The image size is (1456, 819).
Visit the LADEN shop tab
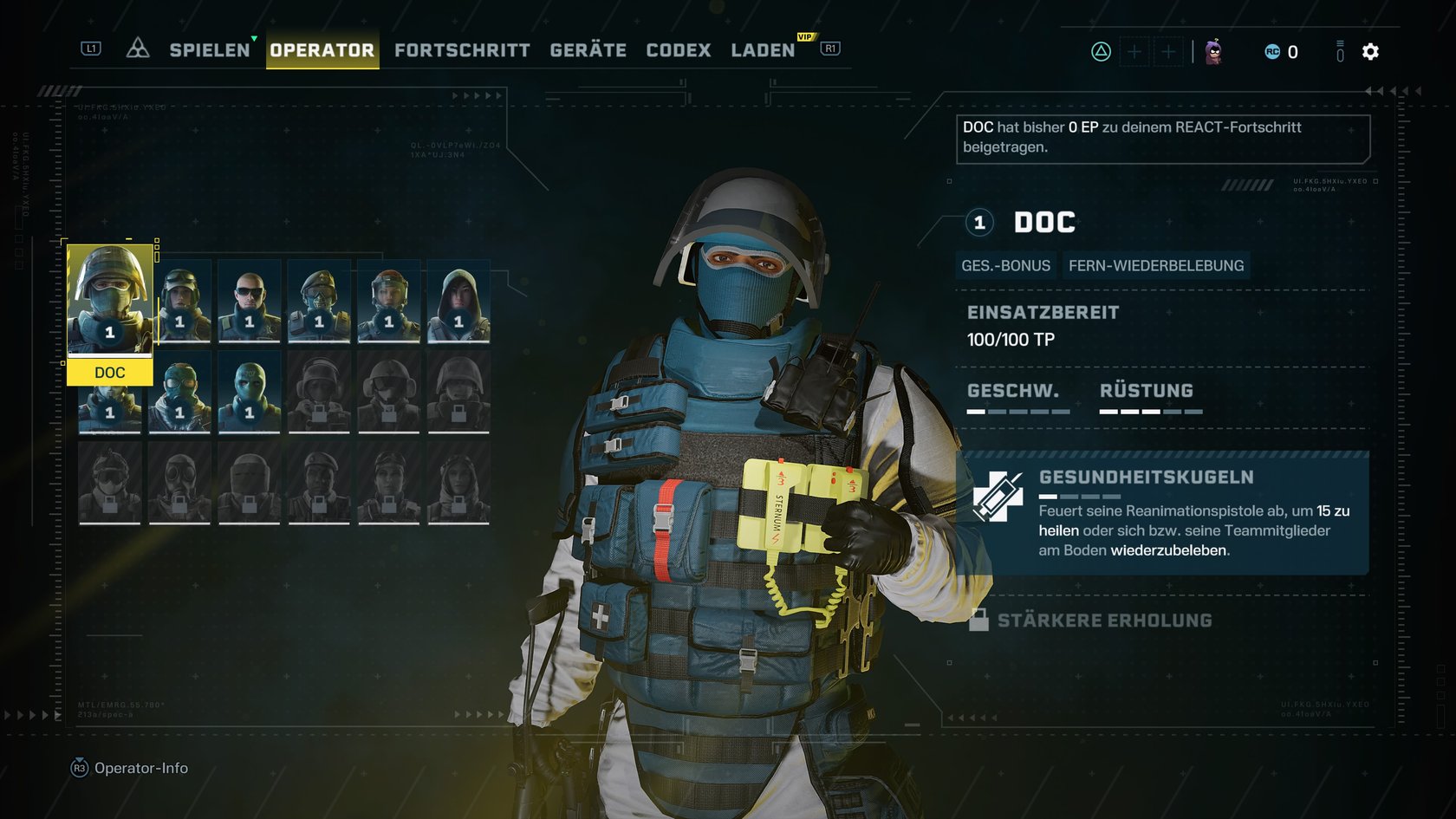click(x=763, y=50)
